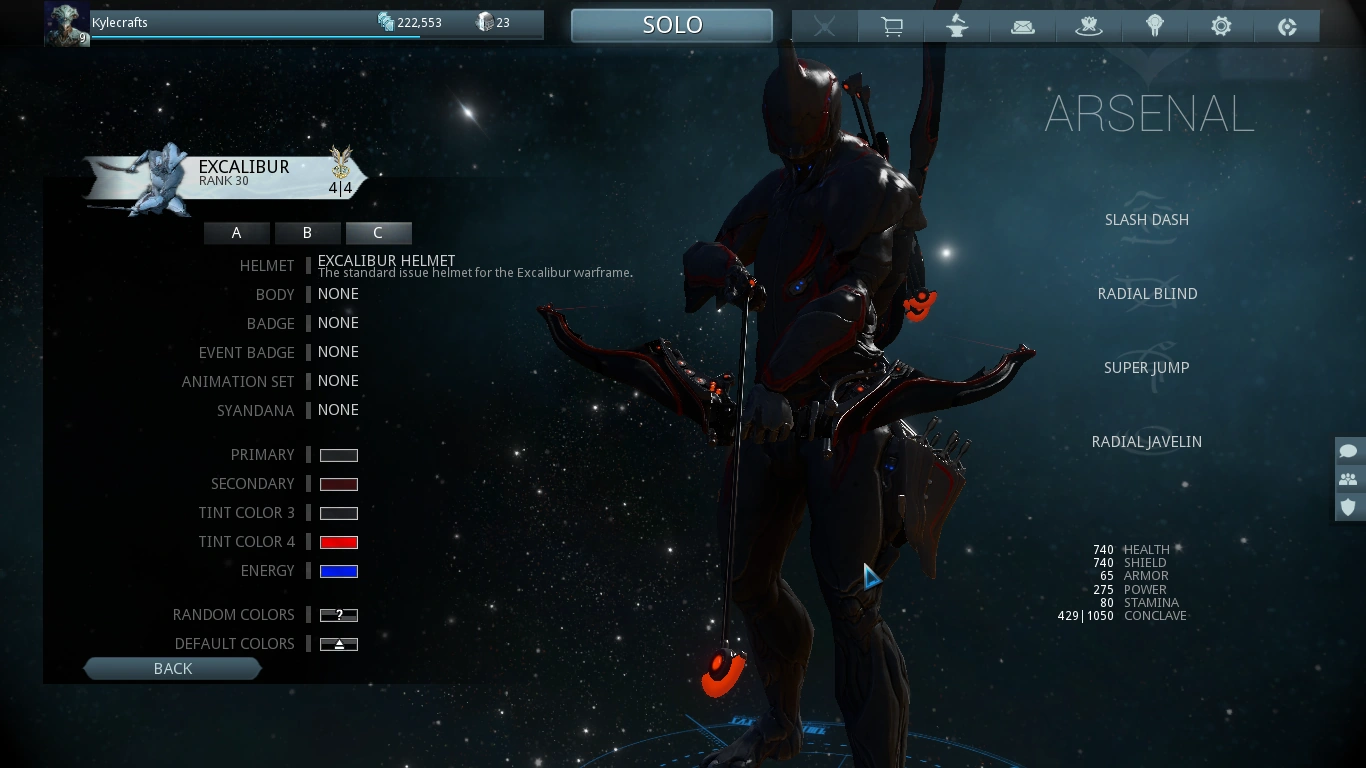This screenshot has height=768, width=1366.
Task: Open chat with the speech bubble icon
Action: coord(1348,451)
